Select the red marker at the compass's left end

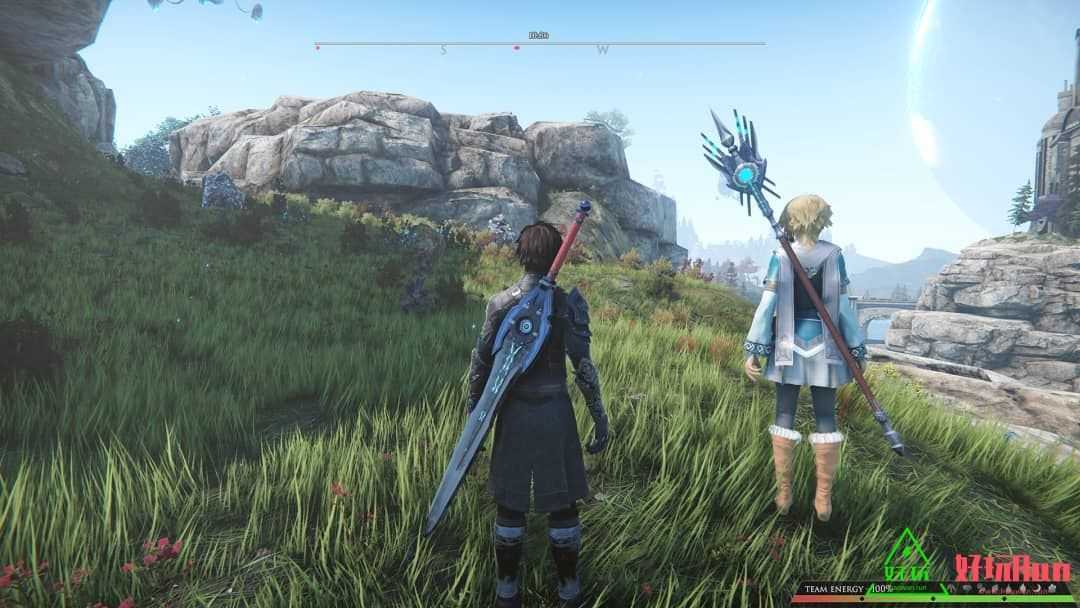317,46
